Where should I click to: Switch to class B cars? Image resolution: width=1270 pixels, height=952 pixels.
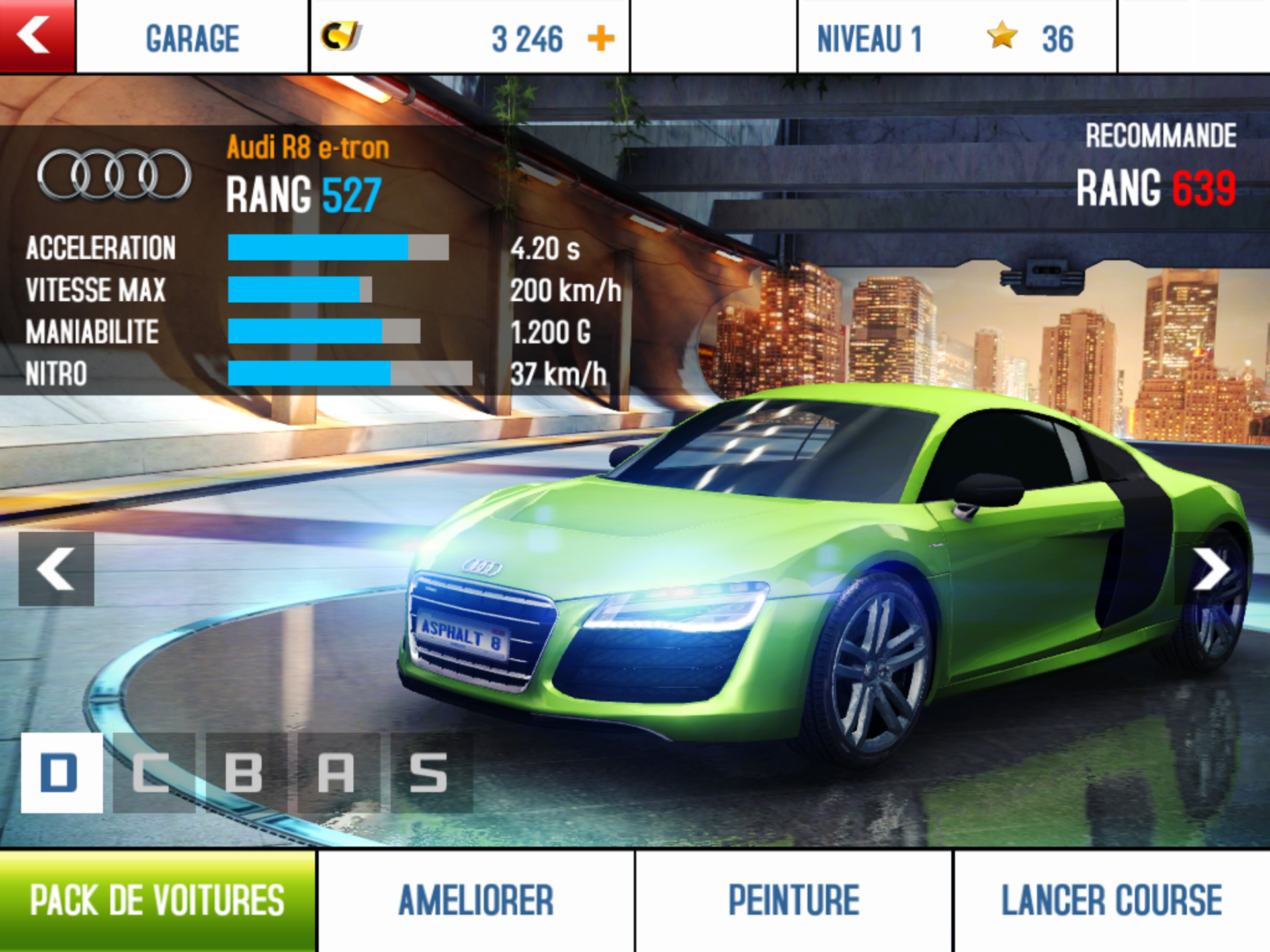[x=246, y=772]
